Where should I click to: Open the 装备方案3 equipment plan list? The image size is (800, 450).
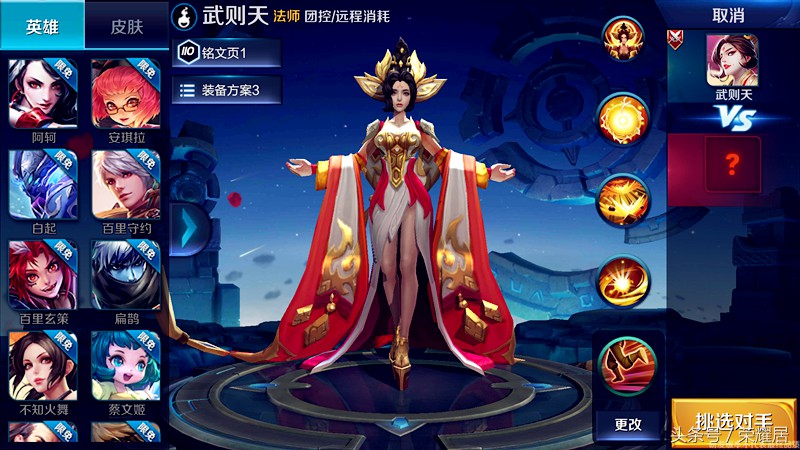pos(226,90)
